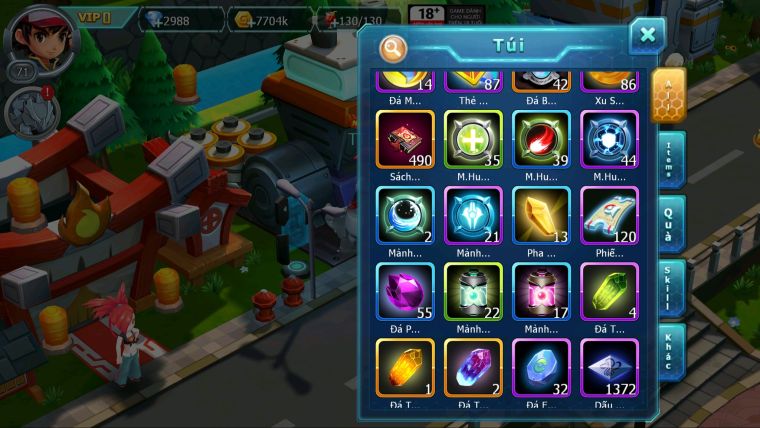Open the Skill tab

coord(671,290)
